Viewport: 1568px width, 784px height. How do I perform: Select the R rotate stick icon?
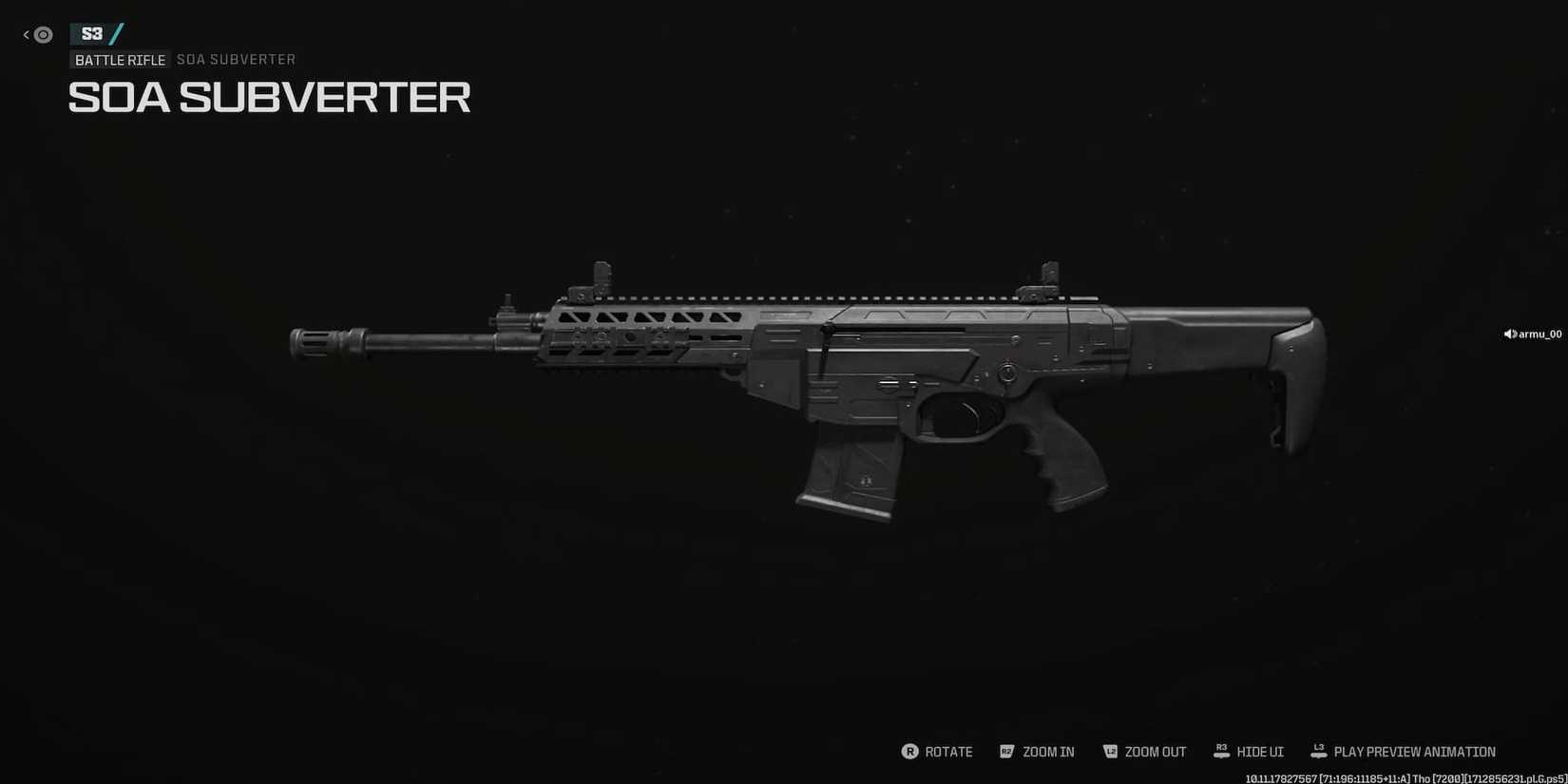coord(909,752)
